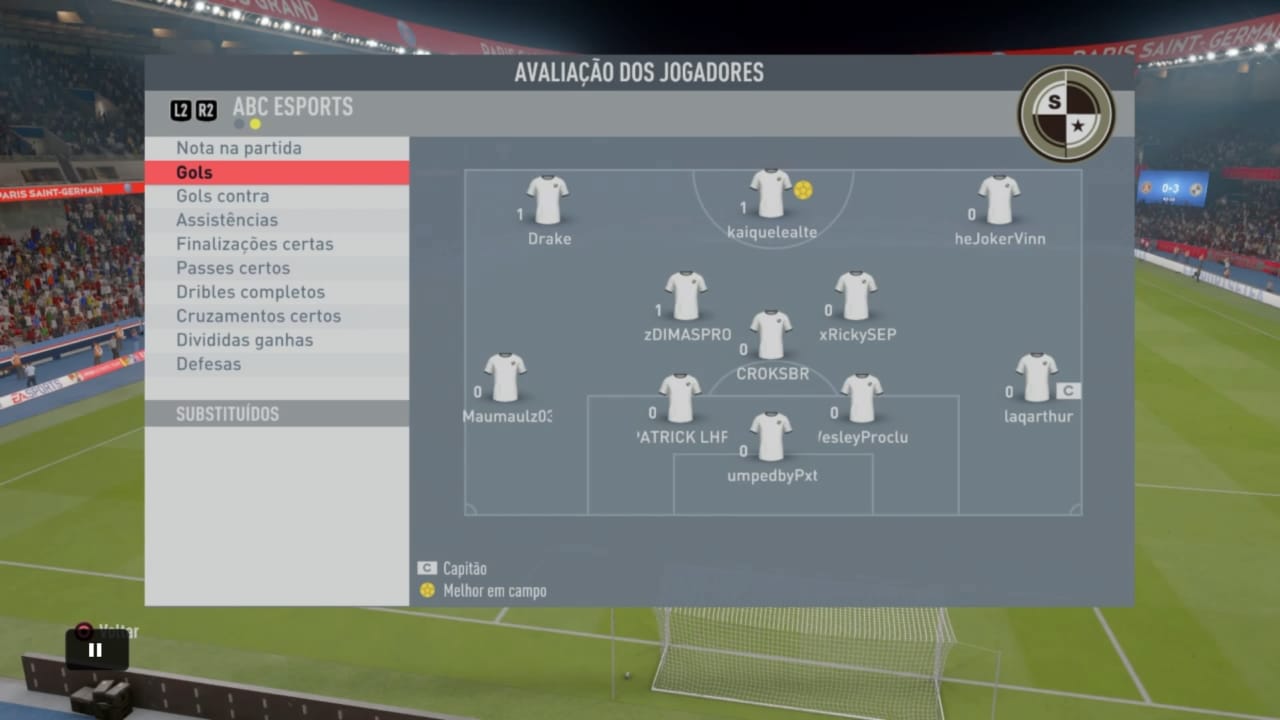Select xRickySEP's shirt icon

pyautogui.click(x=856, y=295)
